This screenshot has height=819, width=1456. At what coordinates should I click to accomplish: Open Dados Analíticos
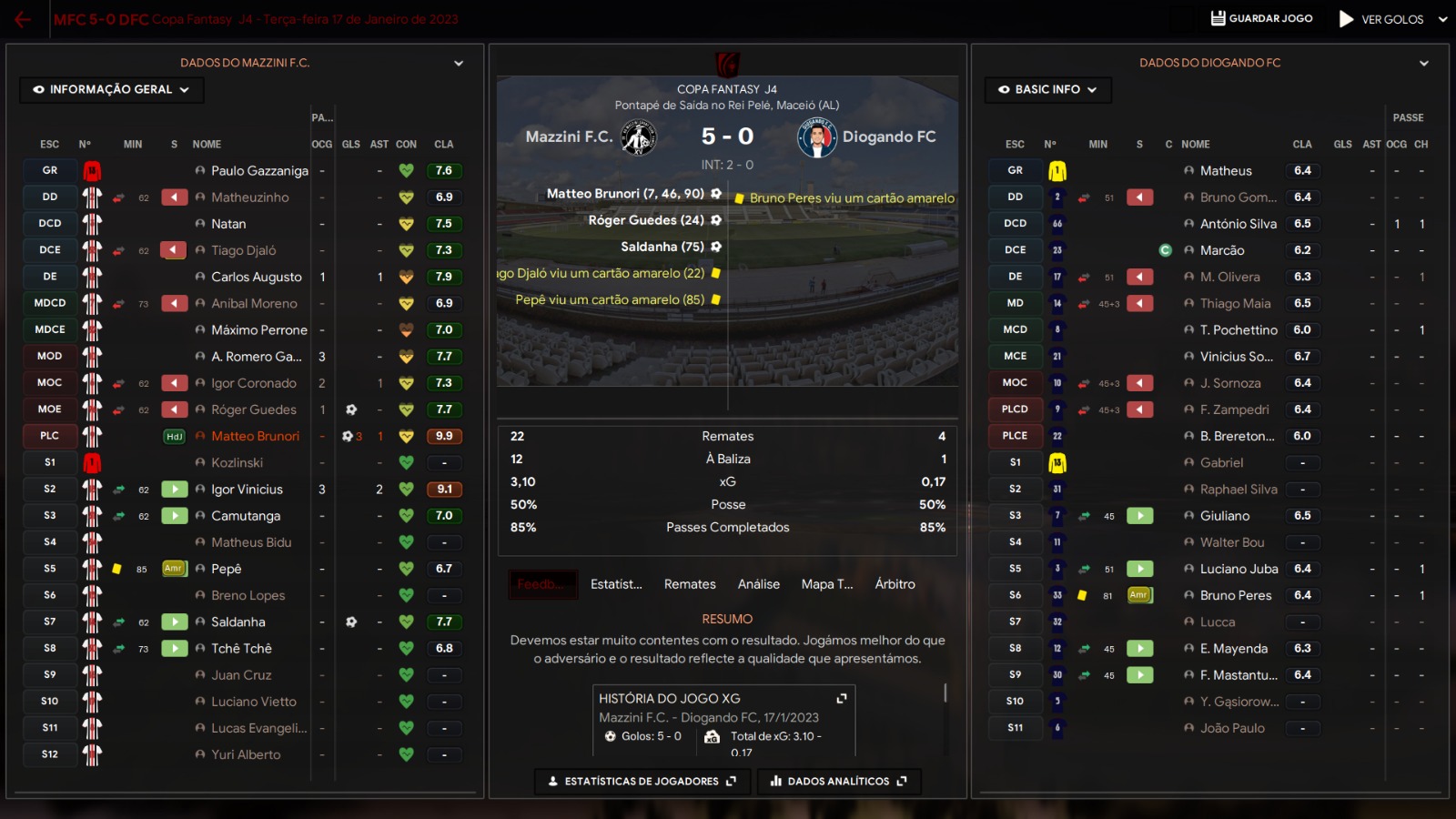[x=838, y=781]
